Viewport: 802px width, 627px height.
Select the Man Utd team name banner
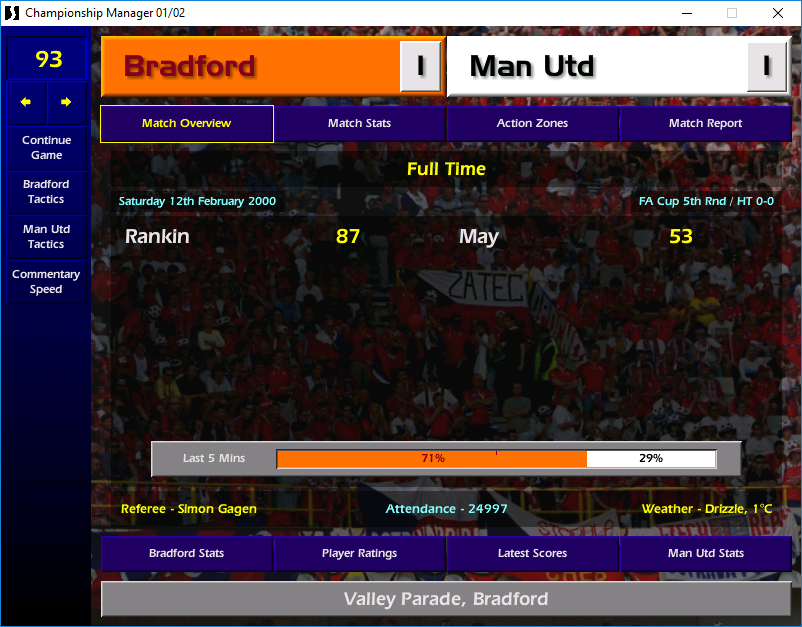(596, 67)
